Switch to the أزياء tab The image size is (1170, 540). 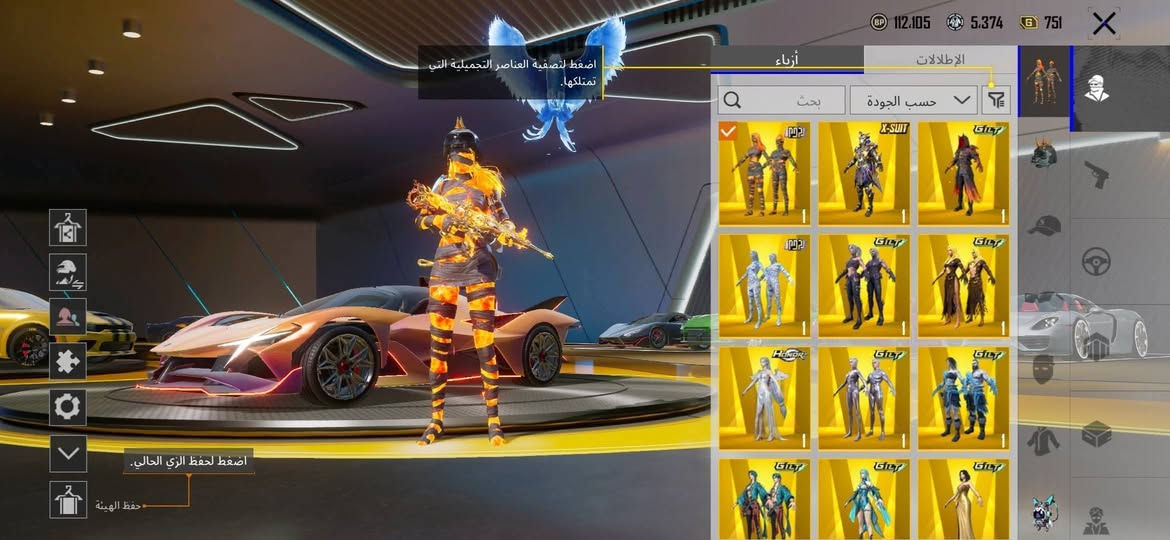tap(787, 59)
